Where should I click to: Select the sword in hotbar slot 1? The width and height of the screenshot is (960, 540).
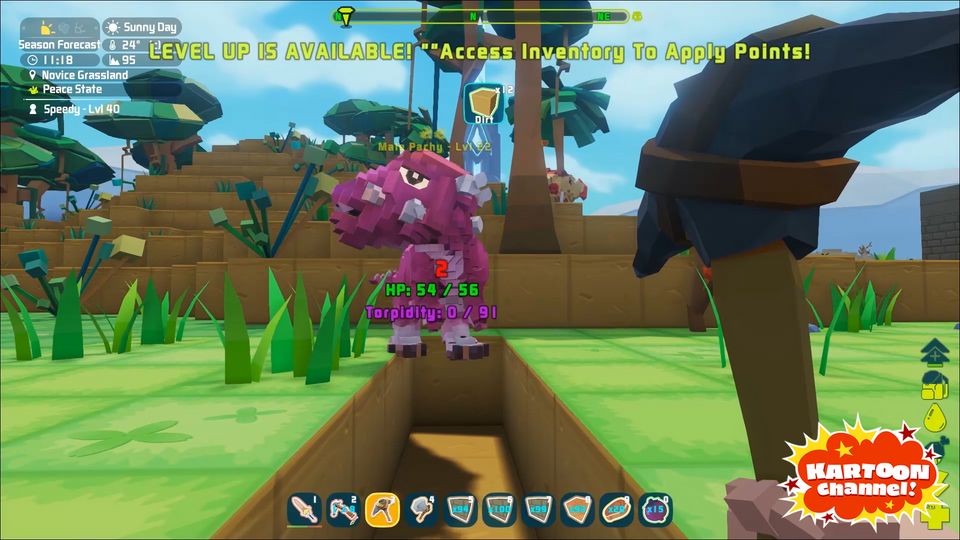click(304, 510)
